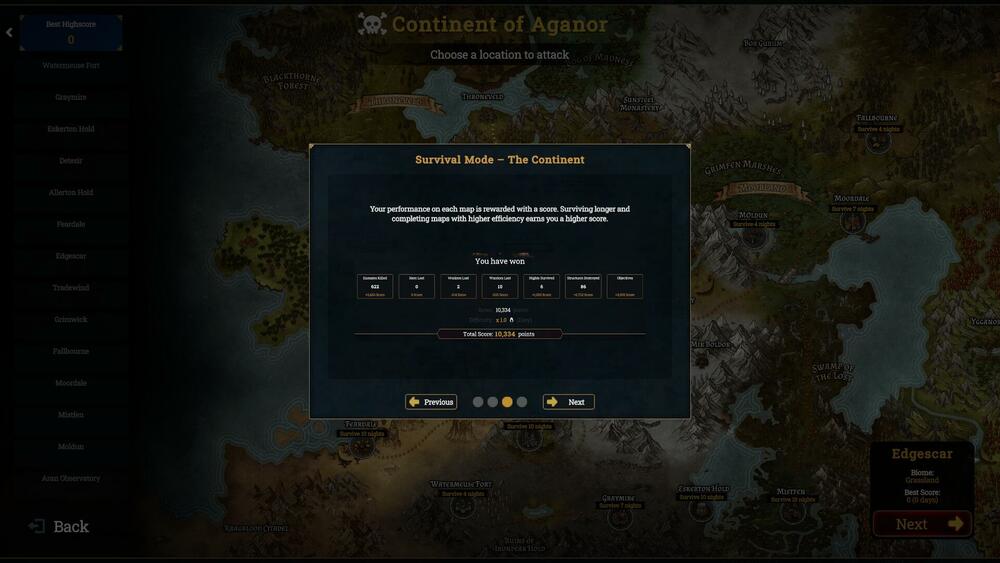Select Feardale in the location list
The image size is (1000, 563).
(x=71, y=224)
